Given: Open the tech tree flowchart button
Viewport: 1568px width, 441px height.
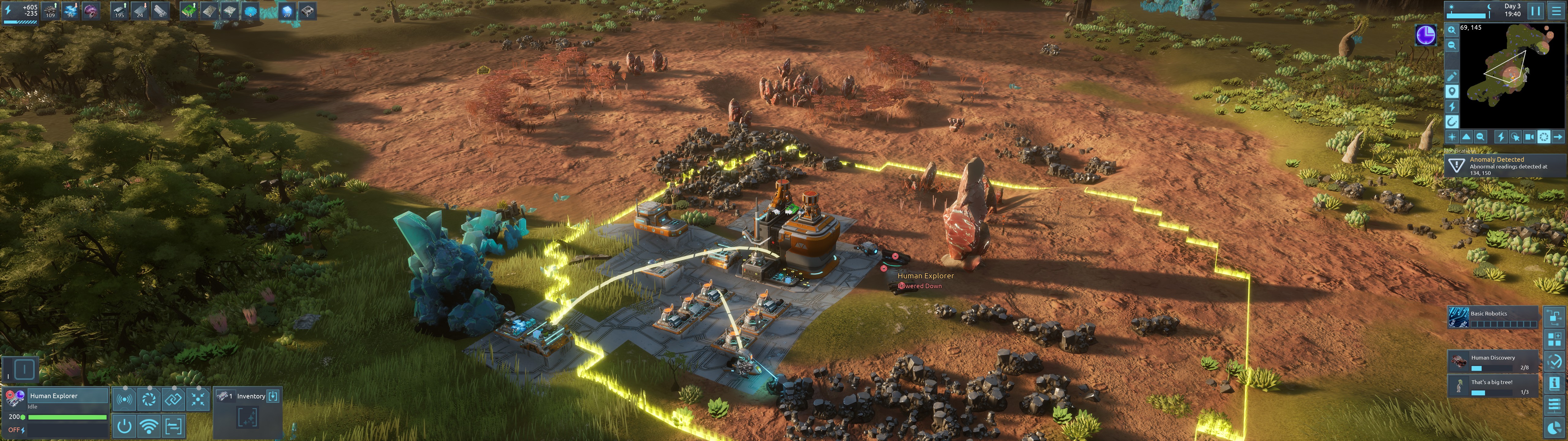Looking at the screenshot, I should 1554,318.
